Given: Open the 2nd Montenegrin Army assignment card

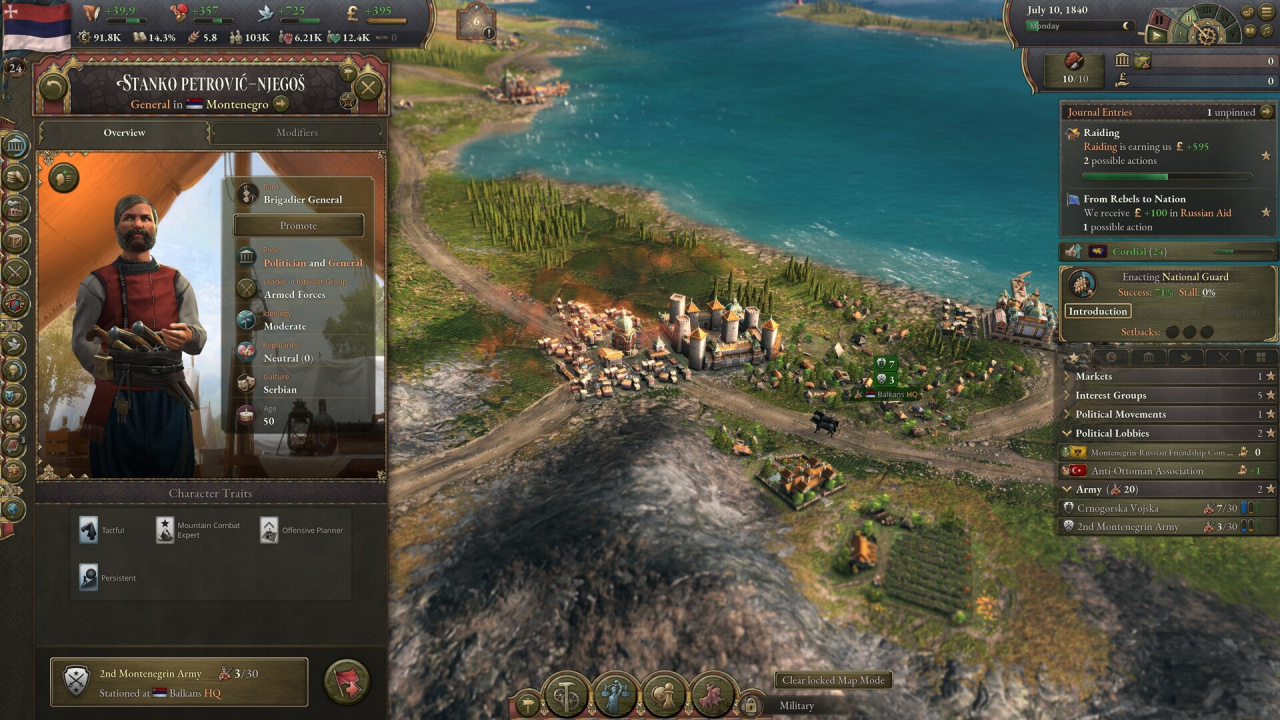Looking at the screenshot, I should point(179,683).
